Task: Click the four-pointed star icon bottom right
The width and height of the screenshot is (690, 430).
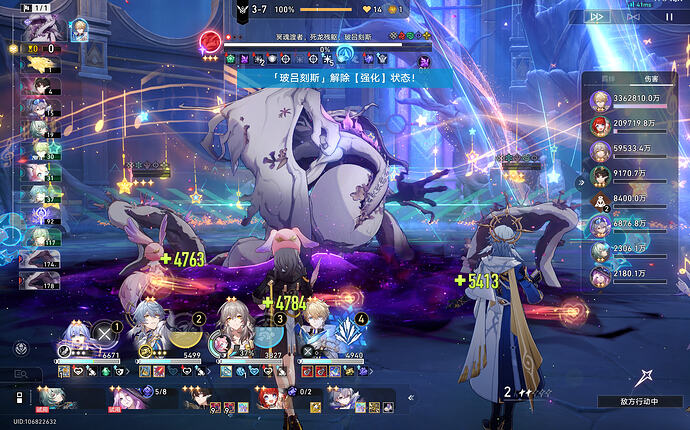Action: point(645,378)
